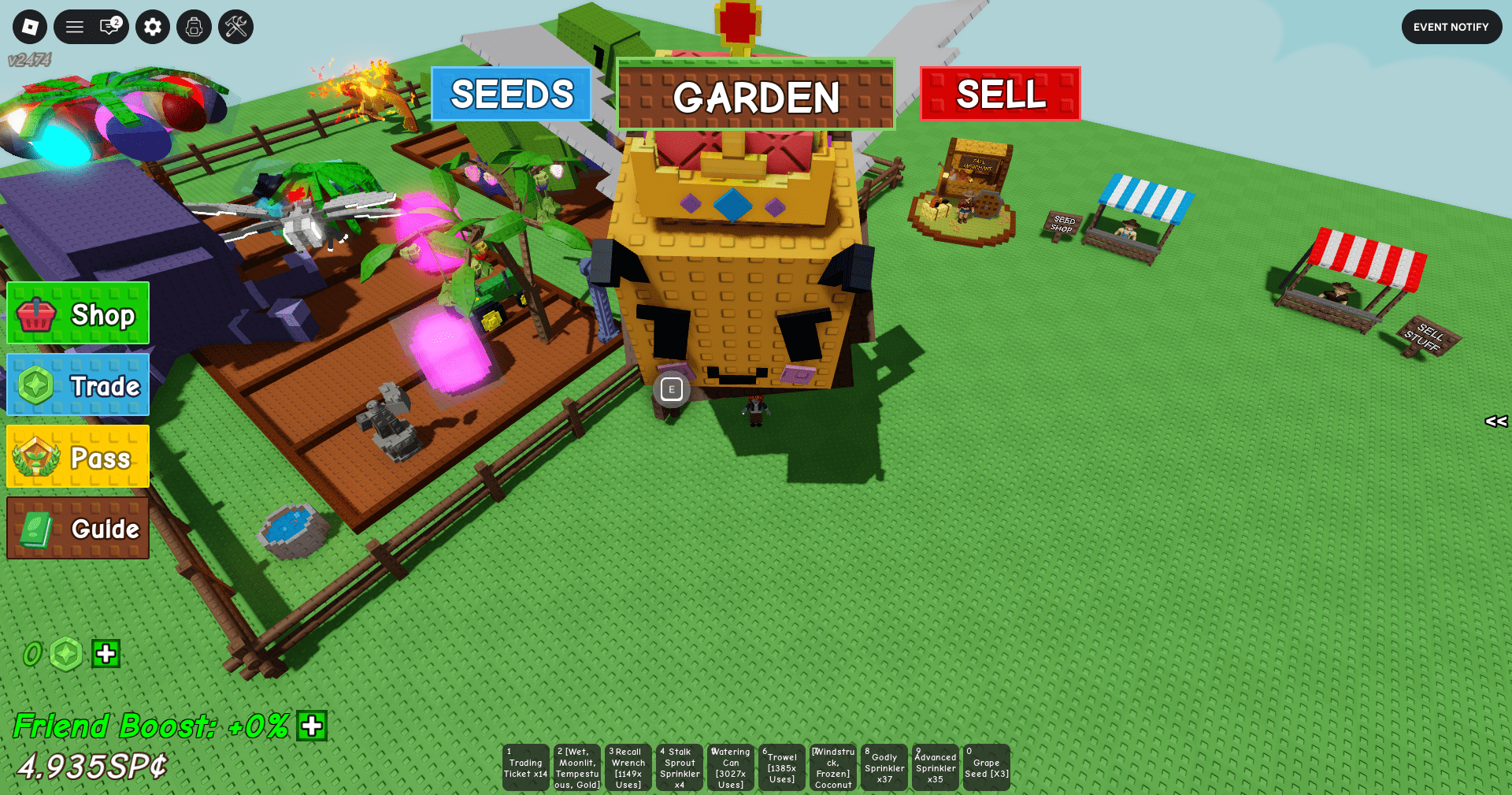The image size is (1512, 795).
Task: Equip the Trowel from the hotbar
Action: pos(781,767)
